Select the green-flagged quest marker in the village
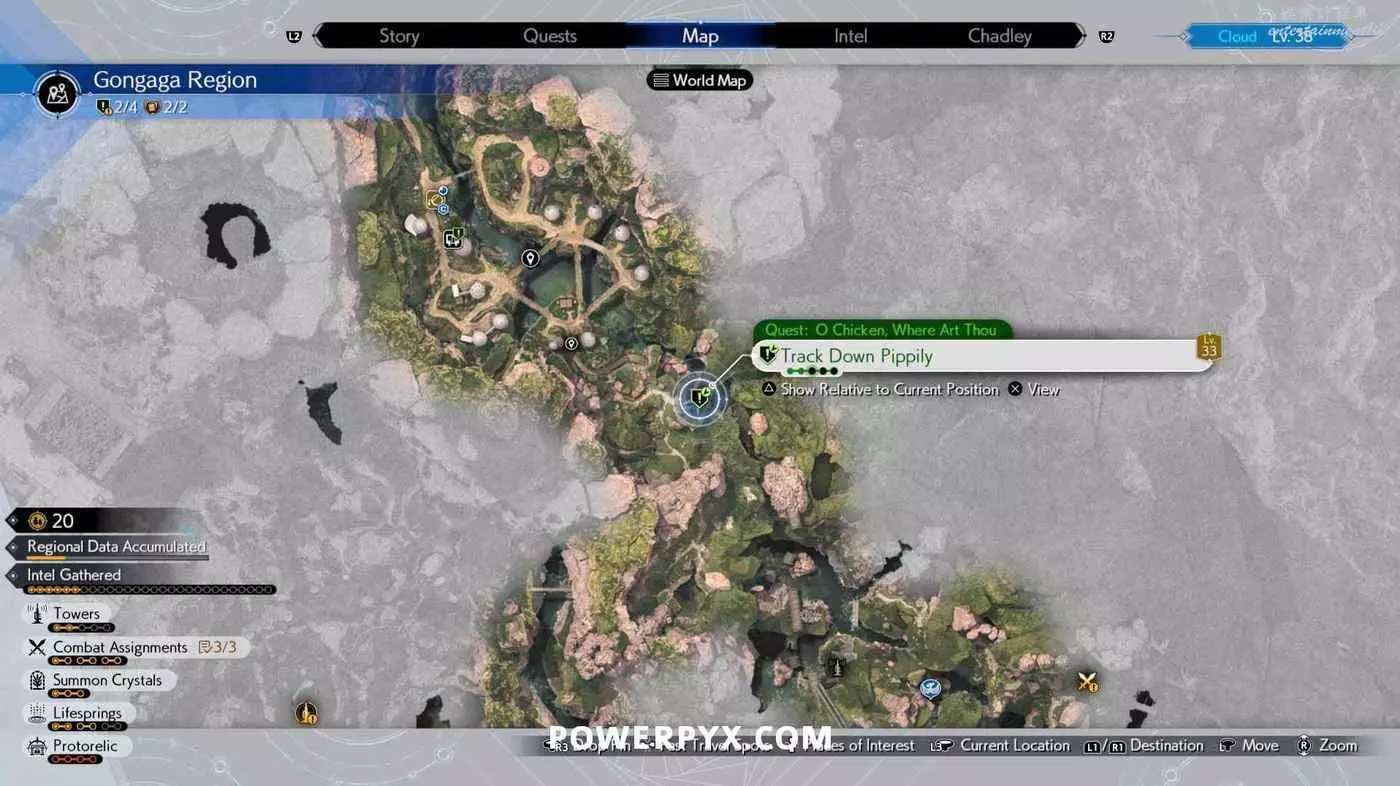1400x786 pixels. coord(453,238)
